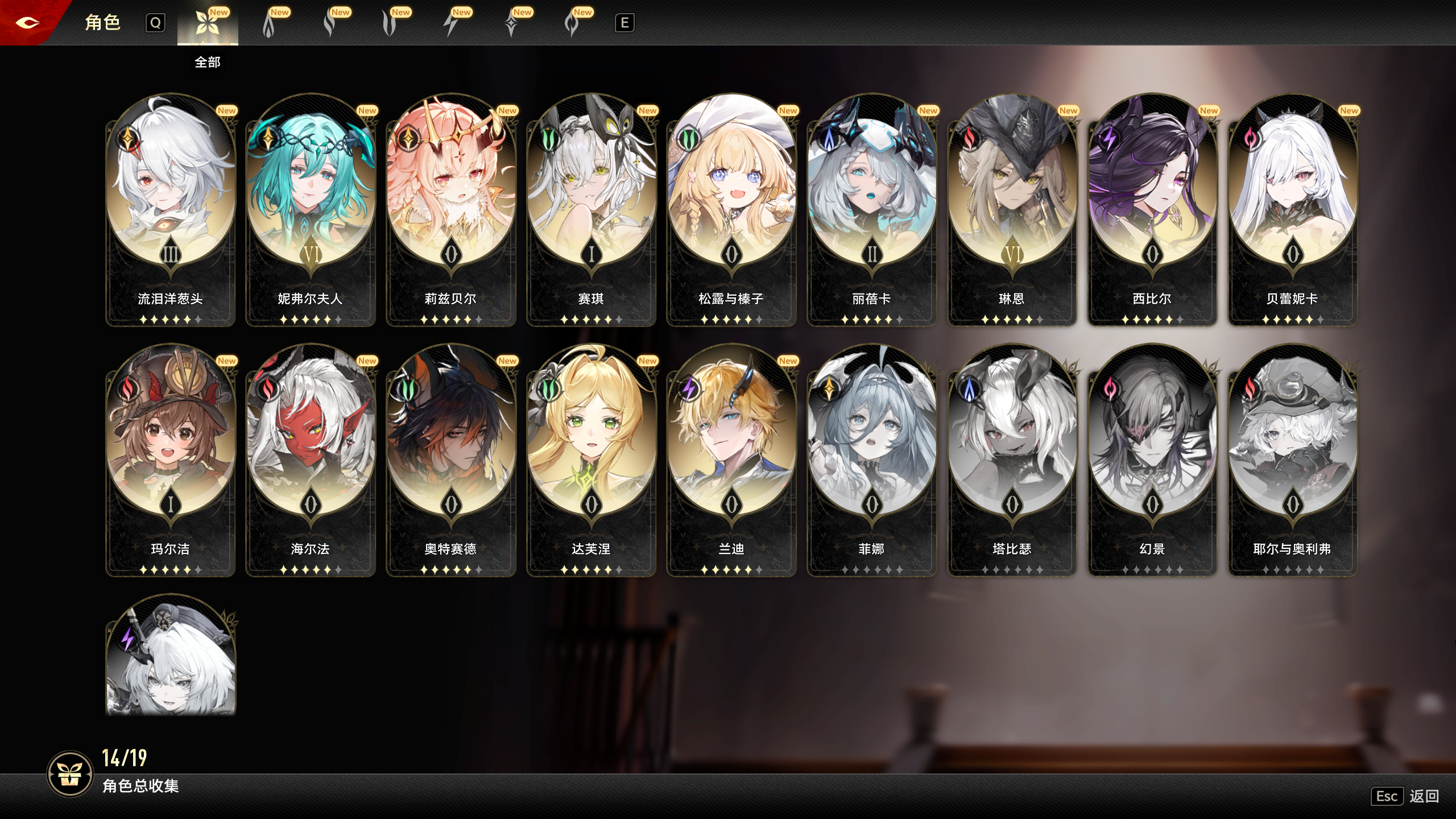Toggle the wavy smoke element filter
Image resolution: width=1456 pixels, height=819 pixels.
click(x=331, y=24)
